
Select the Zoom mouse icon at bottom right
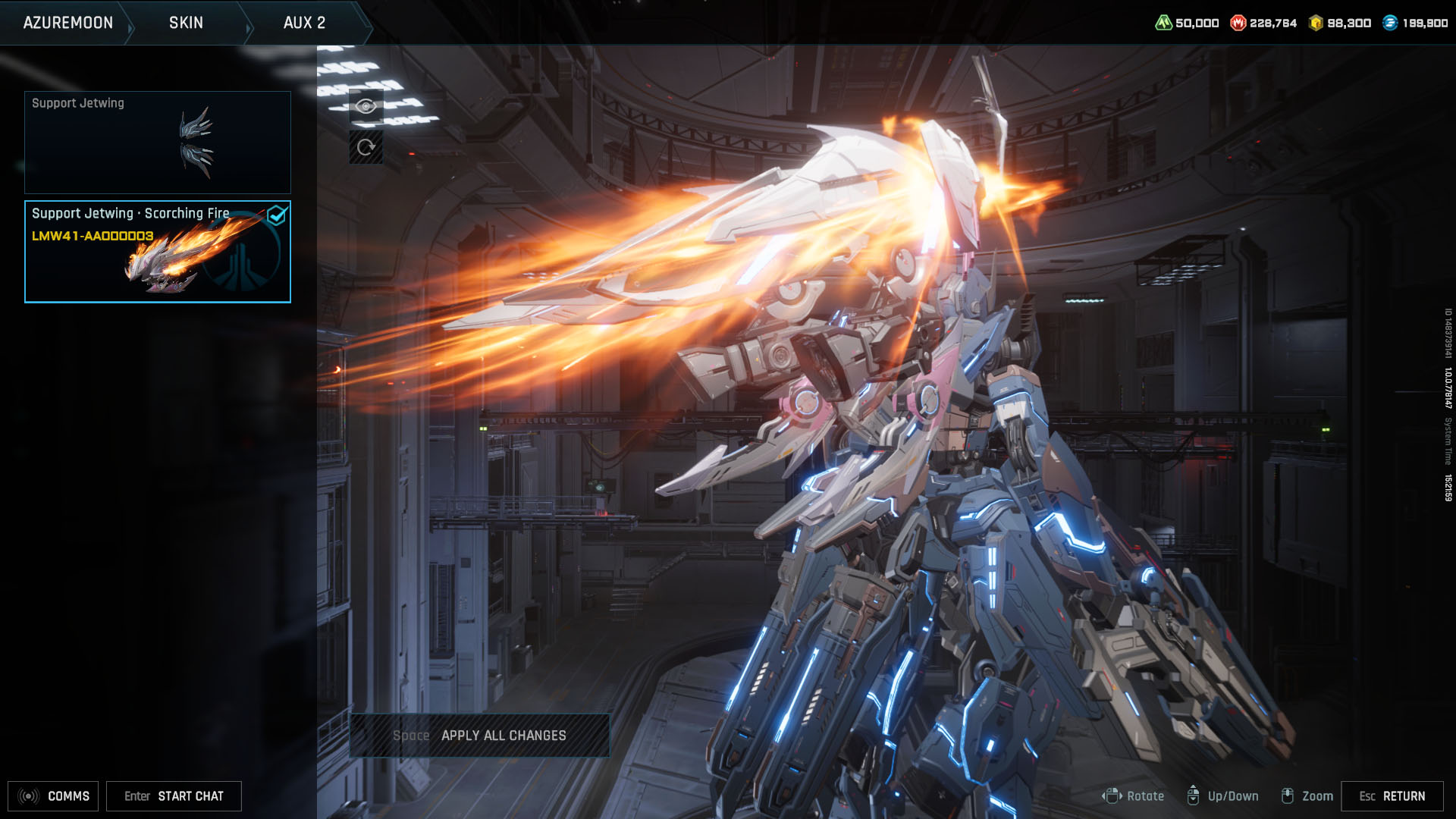click(1288, 796)
